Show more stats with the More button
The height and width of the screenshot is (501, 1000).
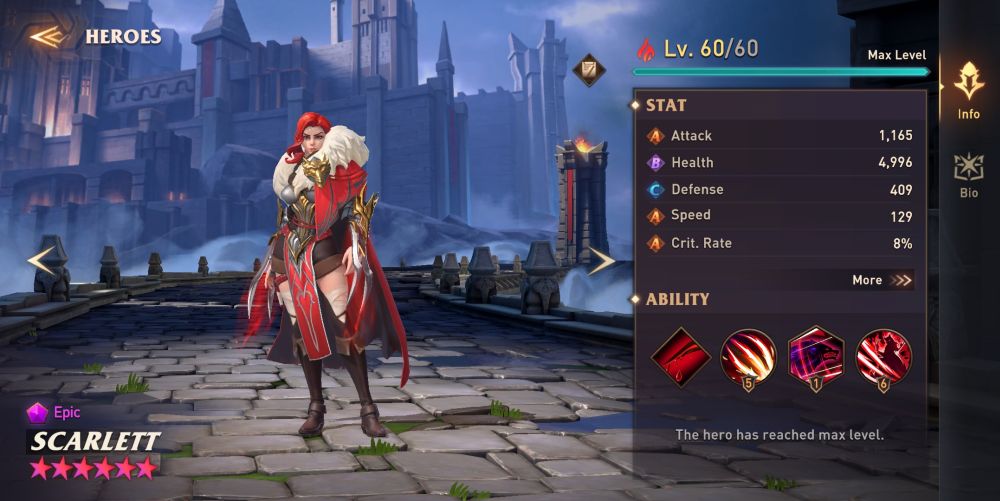pos(882,280)
